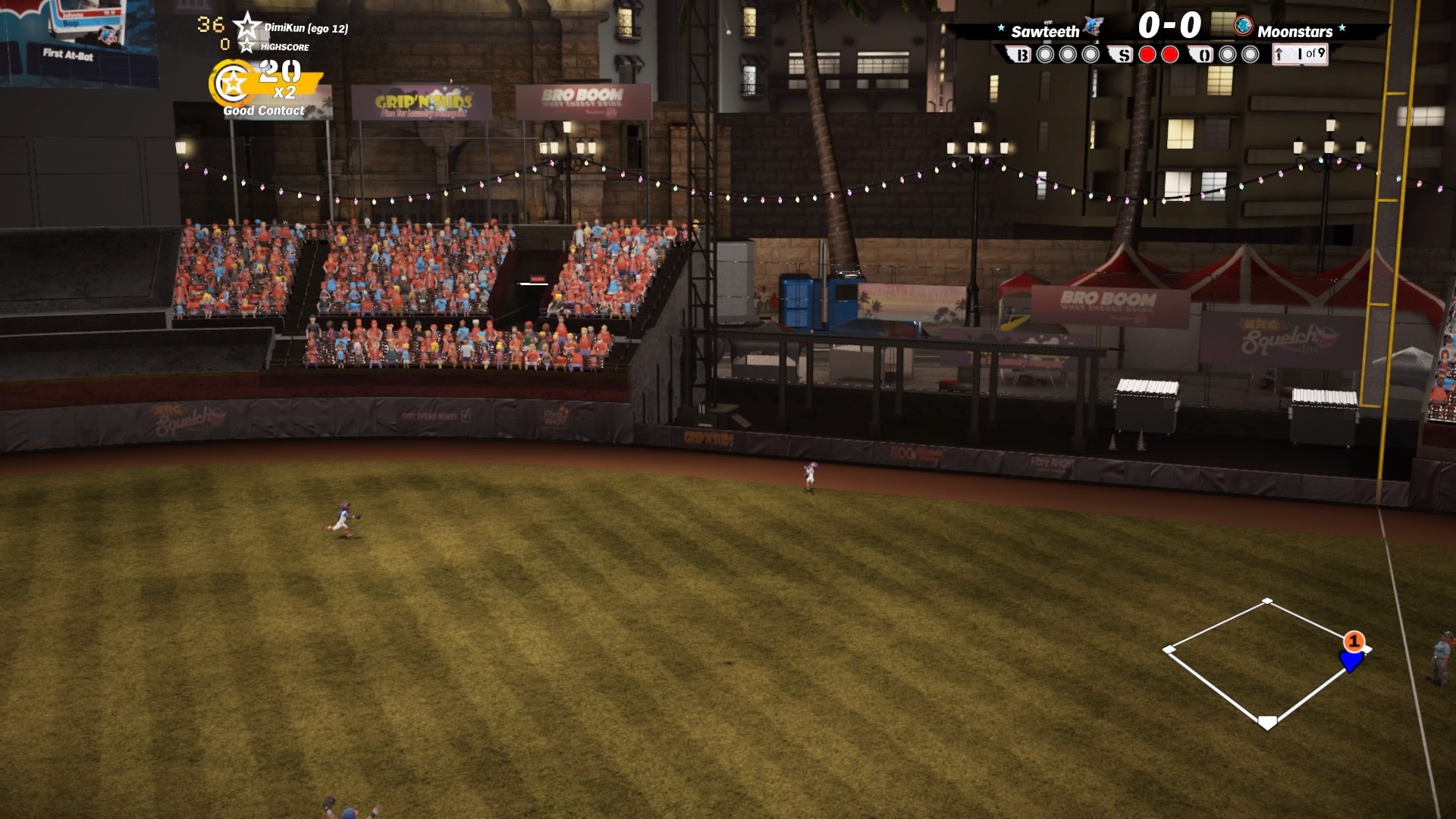
Task: Toggle the first empty ball indicator circle
Action: point(1045,53)
